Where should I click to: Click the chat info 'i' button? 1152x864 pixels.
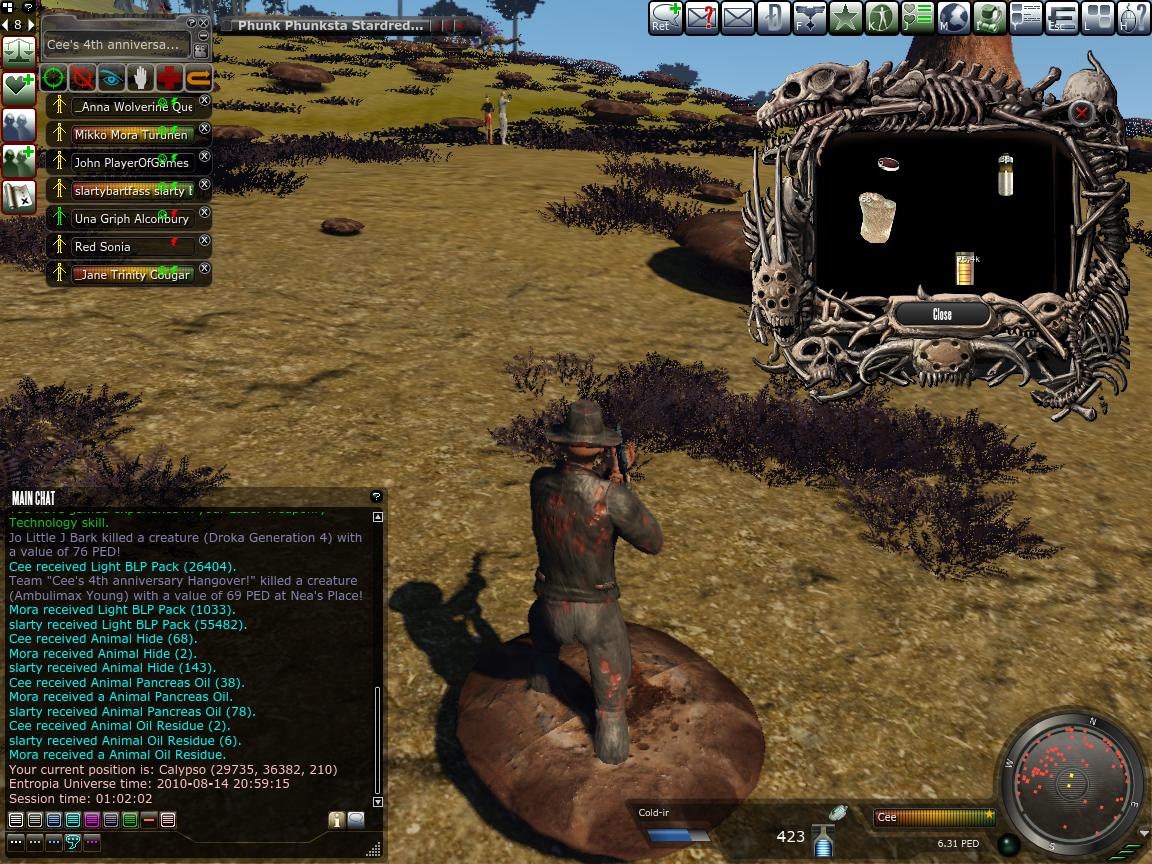click(336, 820)
